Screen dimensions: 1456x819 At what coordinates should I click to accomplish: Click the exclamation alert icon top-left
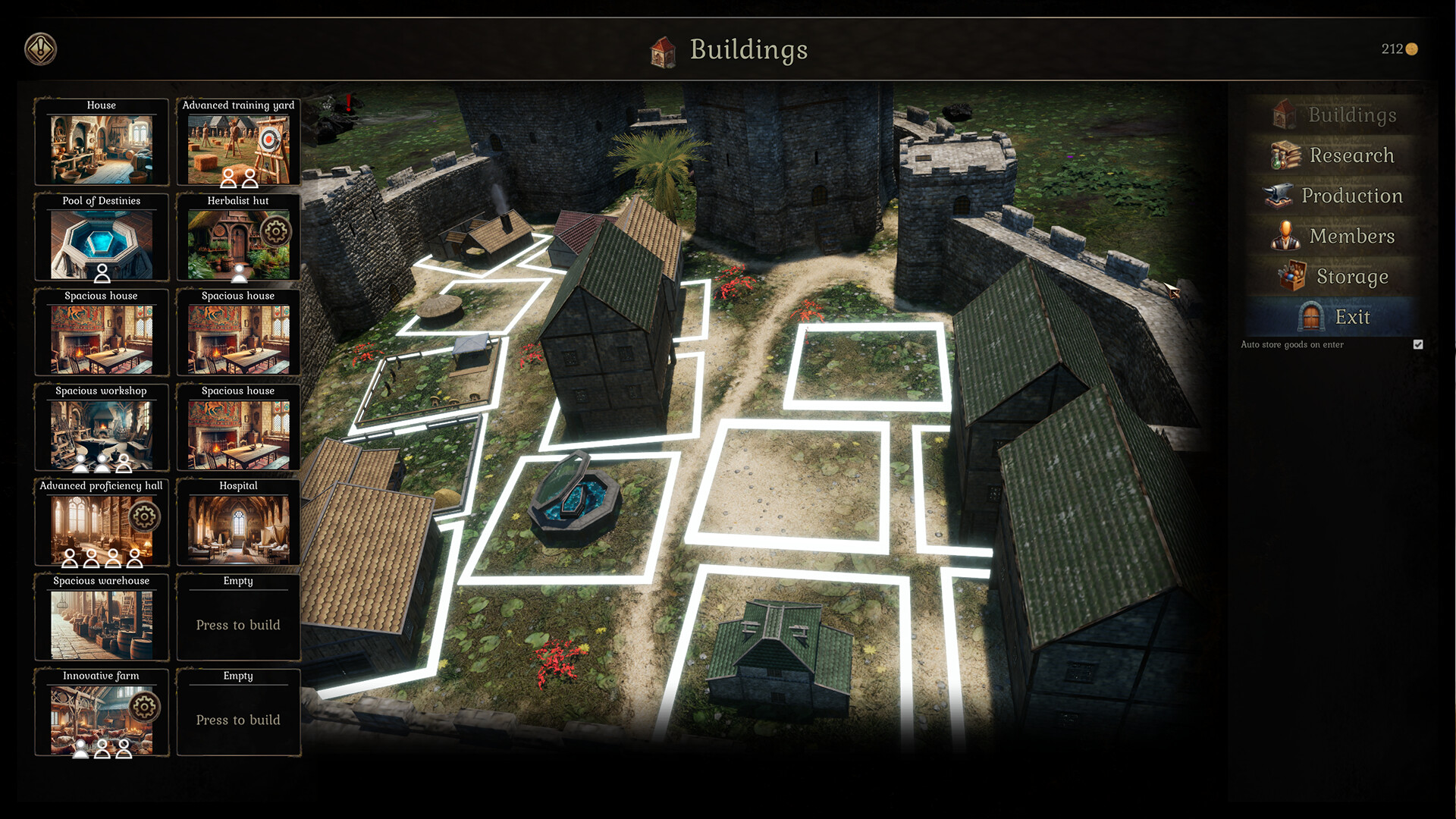pos(41,48)
